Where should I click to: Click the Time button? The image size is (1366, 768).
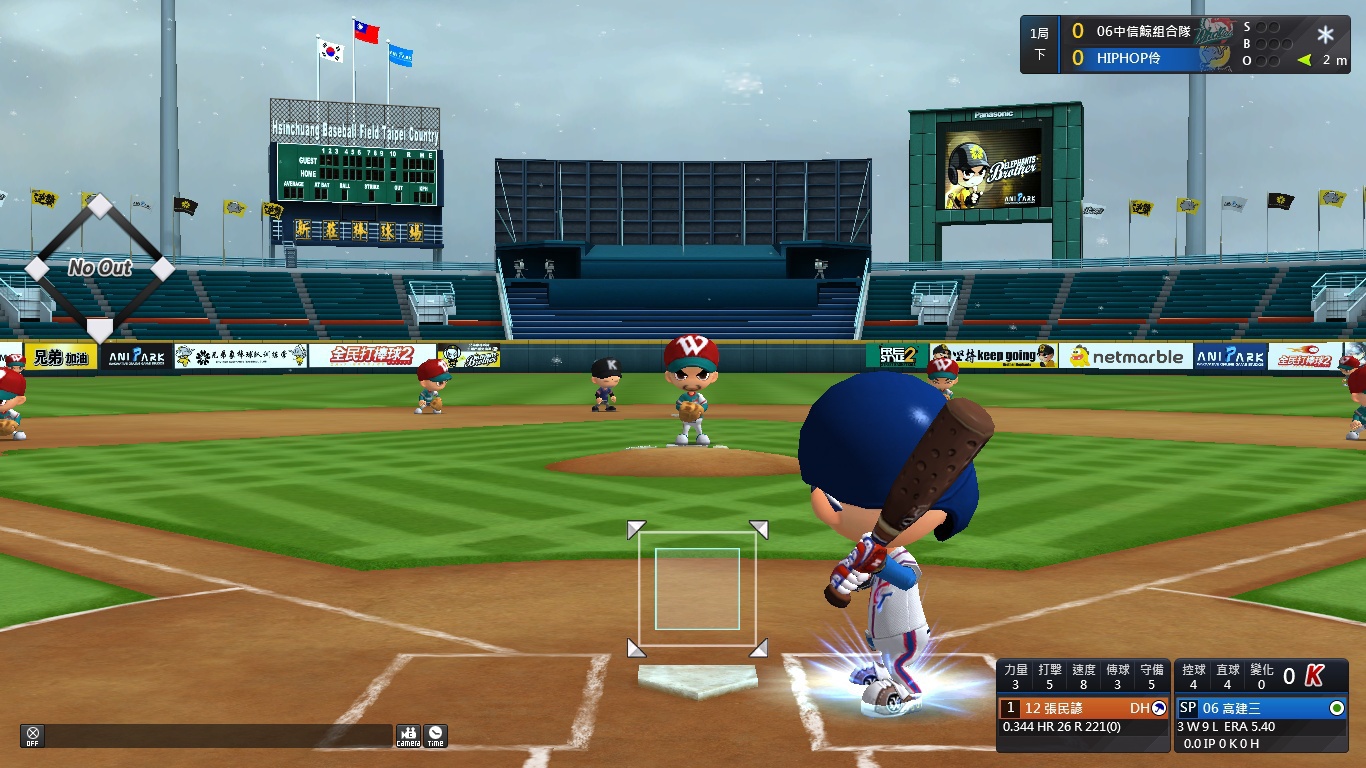(435, 736)
